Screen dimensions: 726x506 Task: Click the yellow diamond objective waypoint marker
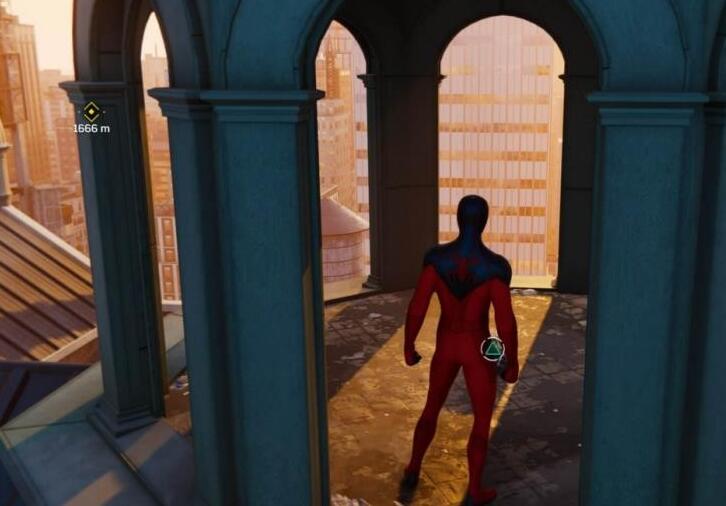tap(91, 111)
